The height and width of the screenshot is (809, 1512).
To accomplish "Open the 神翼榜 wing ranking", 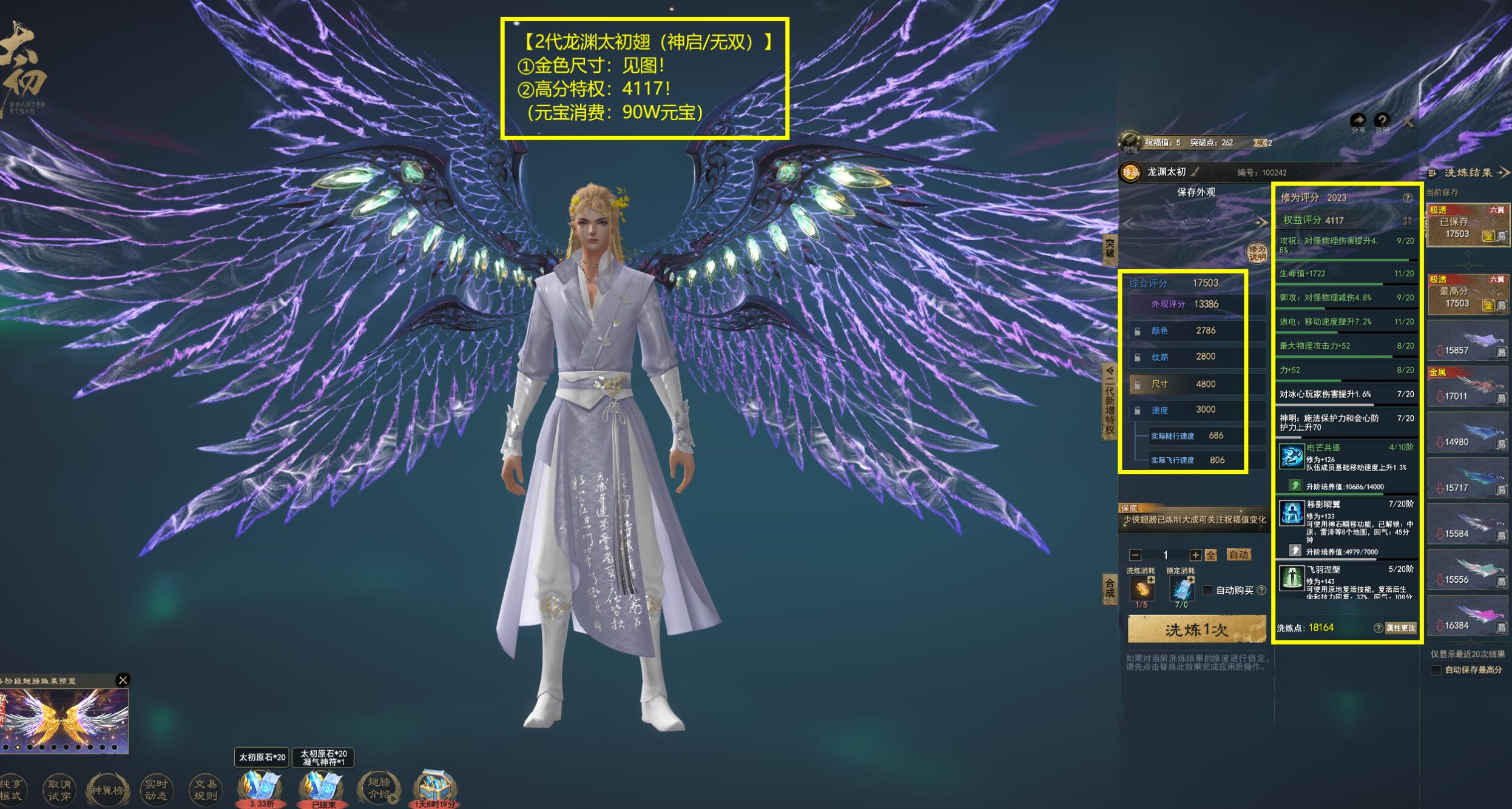I will pyautogui.click(x=107, y=790).
